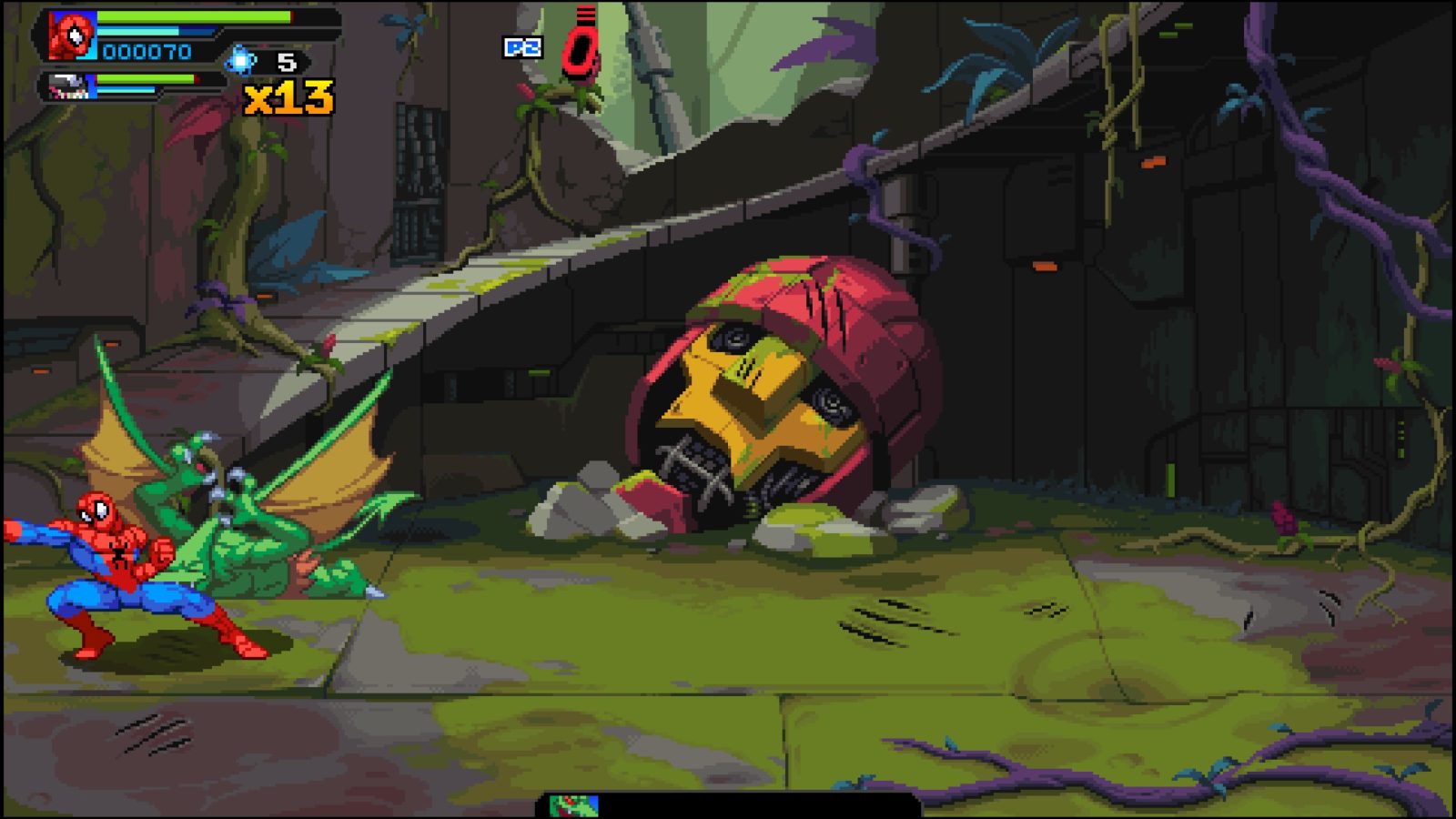Screen dimensions: 1456x819
Task: Expand the score display showing 000070
Action: [146, 52]
